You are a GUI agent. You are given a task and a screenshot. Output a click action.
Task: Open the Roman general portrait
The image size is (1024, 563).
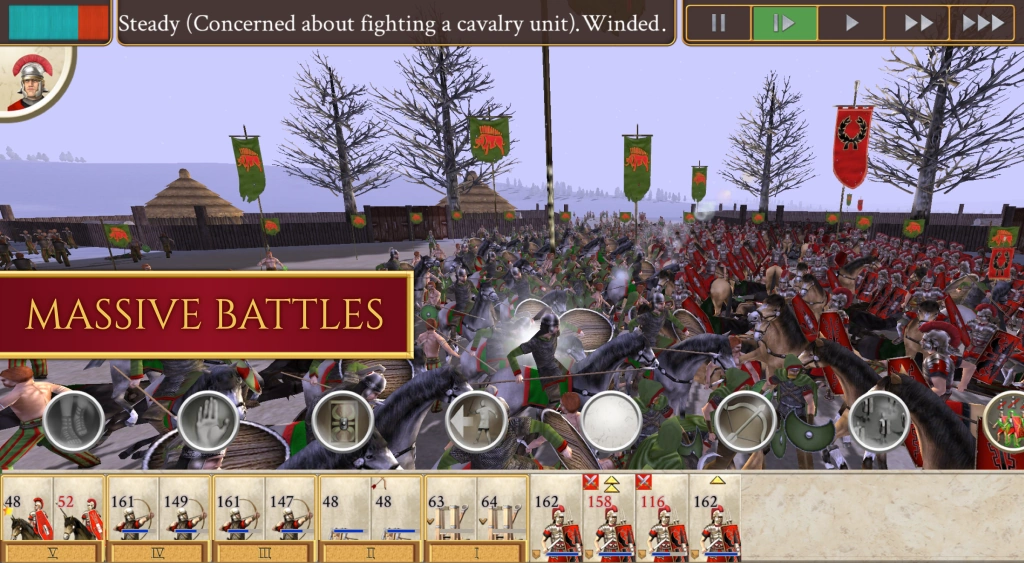(x=34, y=82)
